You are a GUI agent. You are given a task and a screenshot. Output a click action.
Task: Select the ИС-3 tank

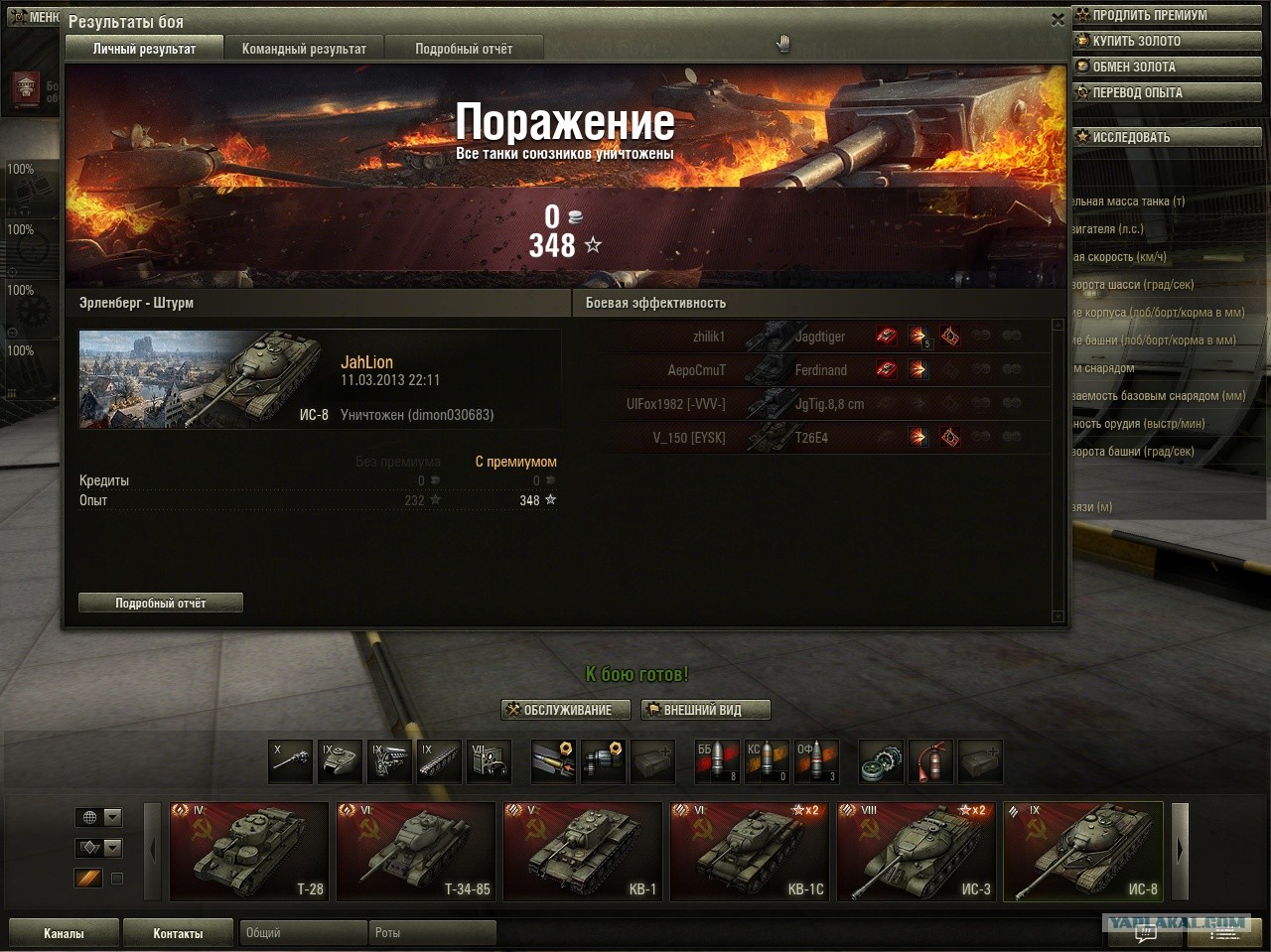(x=916, y=852)
